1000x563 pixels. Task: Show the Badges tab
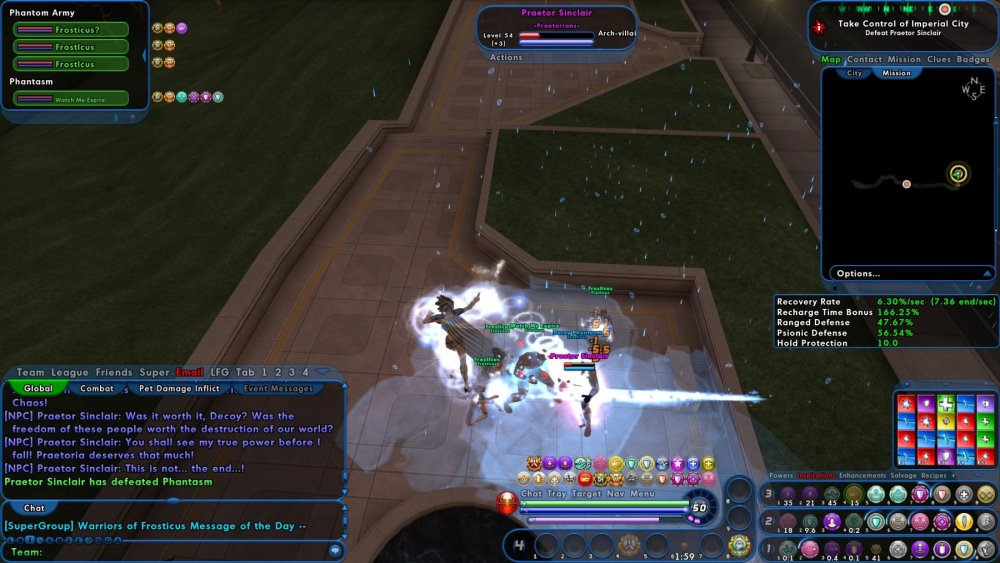tap(973, 59)
